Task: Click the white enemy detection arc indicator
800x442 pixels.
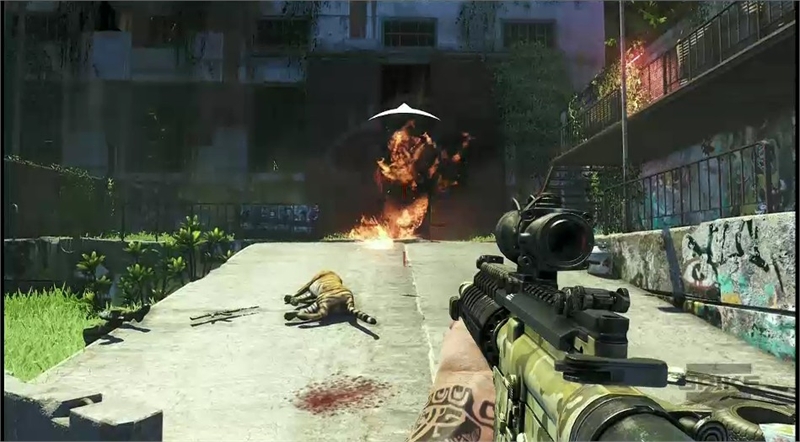Action: tap(404, 111)
